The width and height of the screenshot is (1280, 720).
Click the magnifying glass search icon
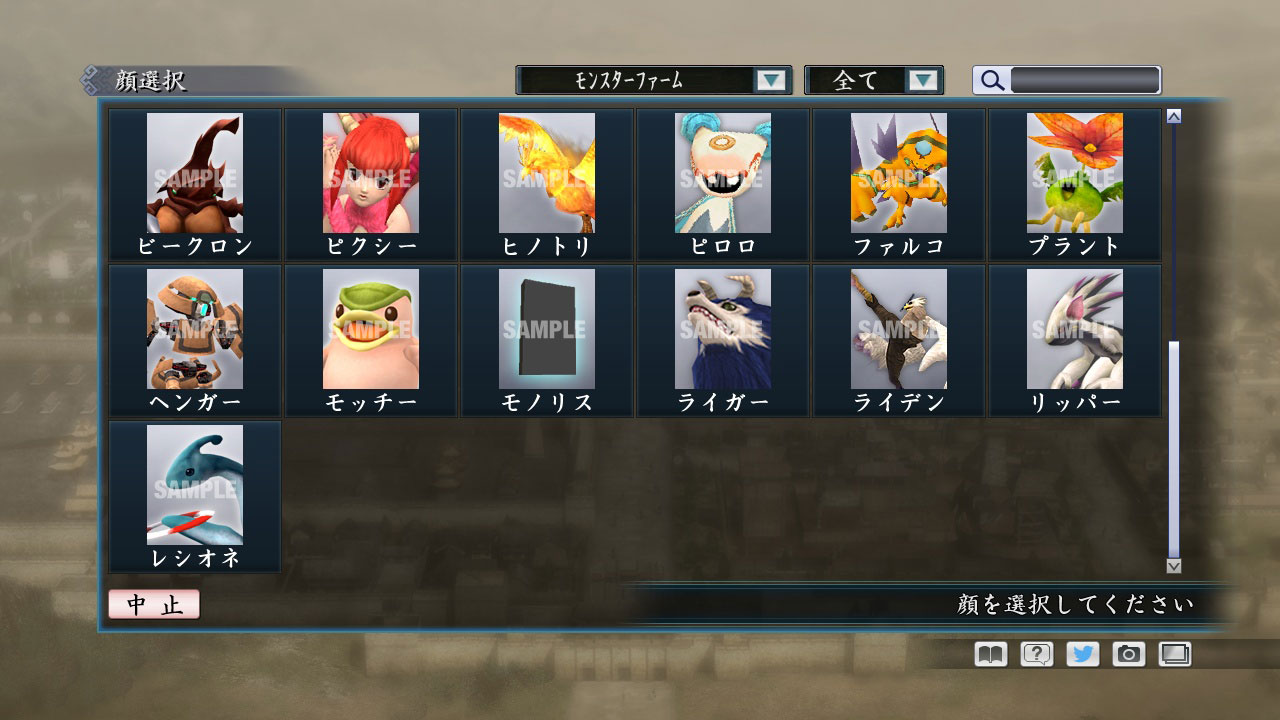pyautogui.click(x=991, y=80)
